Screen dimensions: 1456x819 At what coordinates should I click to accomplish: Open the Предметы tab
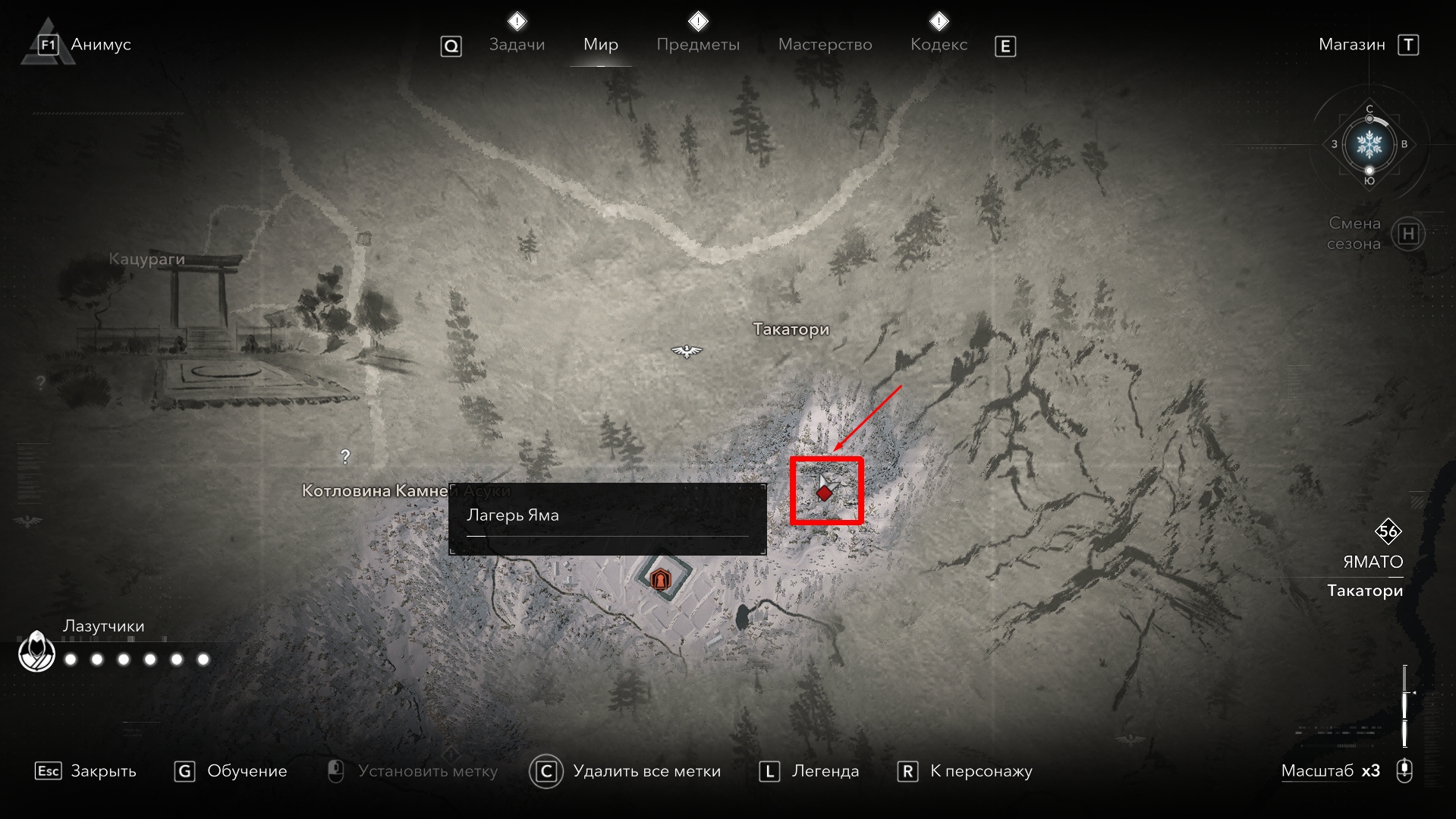(x=697, y=45)
